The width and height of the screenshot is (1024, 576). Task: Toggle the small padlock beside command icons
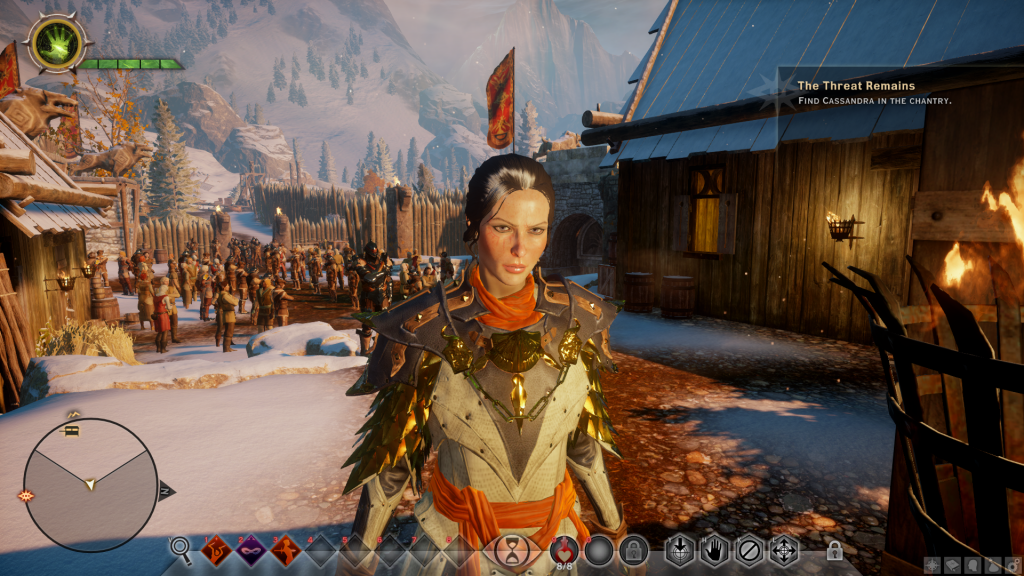[x=834, y=551]
